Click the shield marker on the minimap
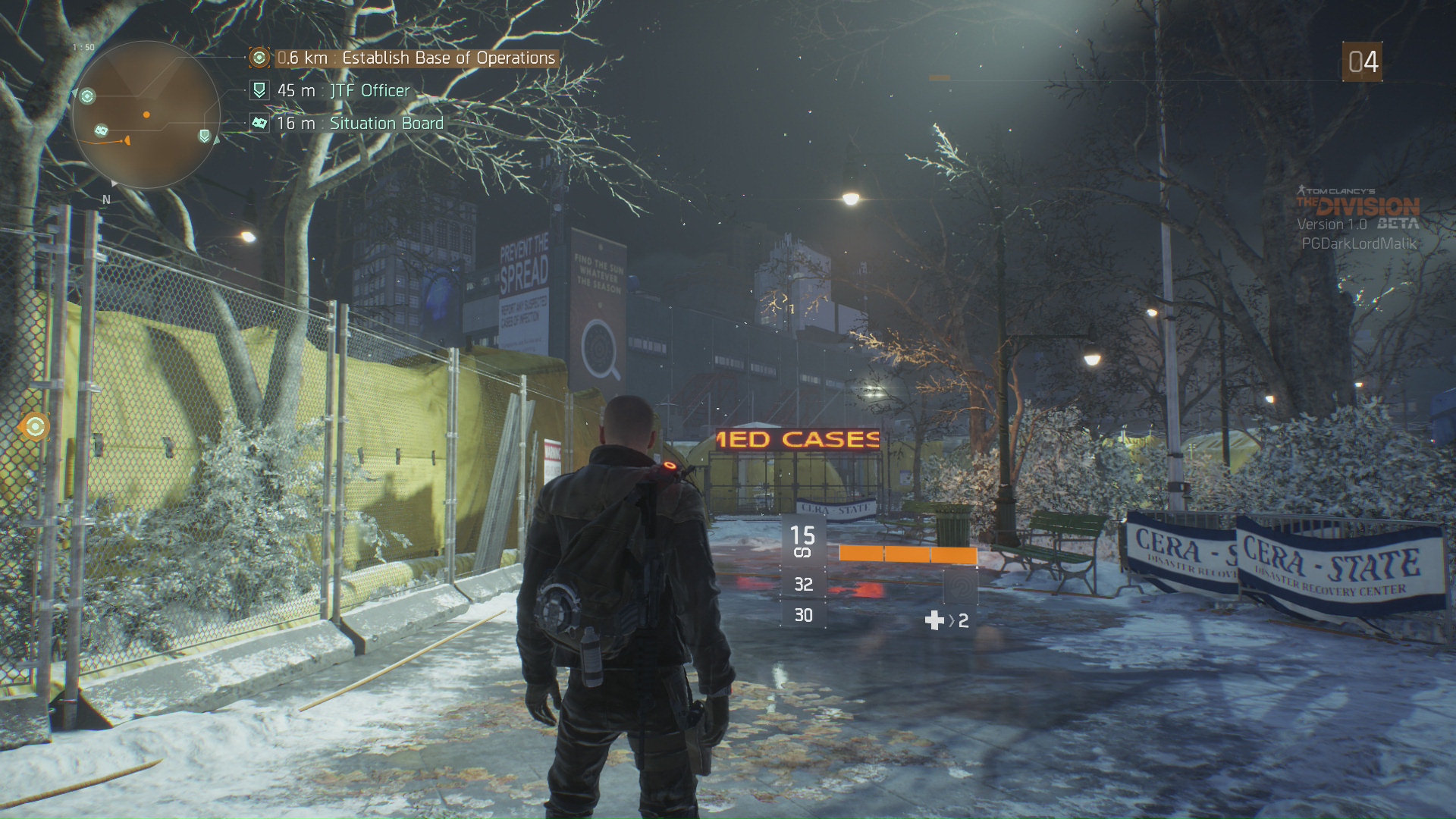Image resolution: width=1456 pixels, height=819 pixels. coord(204,136)
